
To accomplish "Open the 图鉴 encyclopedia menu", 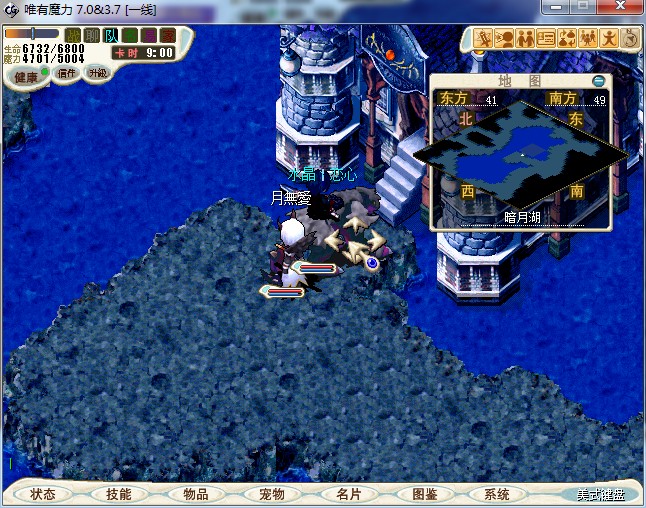I will pyautogui.click(x=424, y=494).
